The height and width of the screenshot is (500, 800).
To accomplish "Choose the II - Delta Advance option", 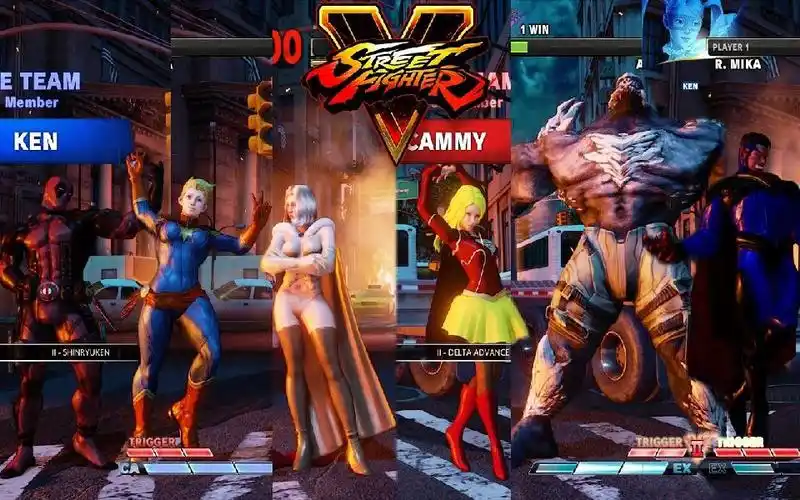I will [455, 352].
